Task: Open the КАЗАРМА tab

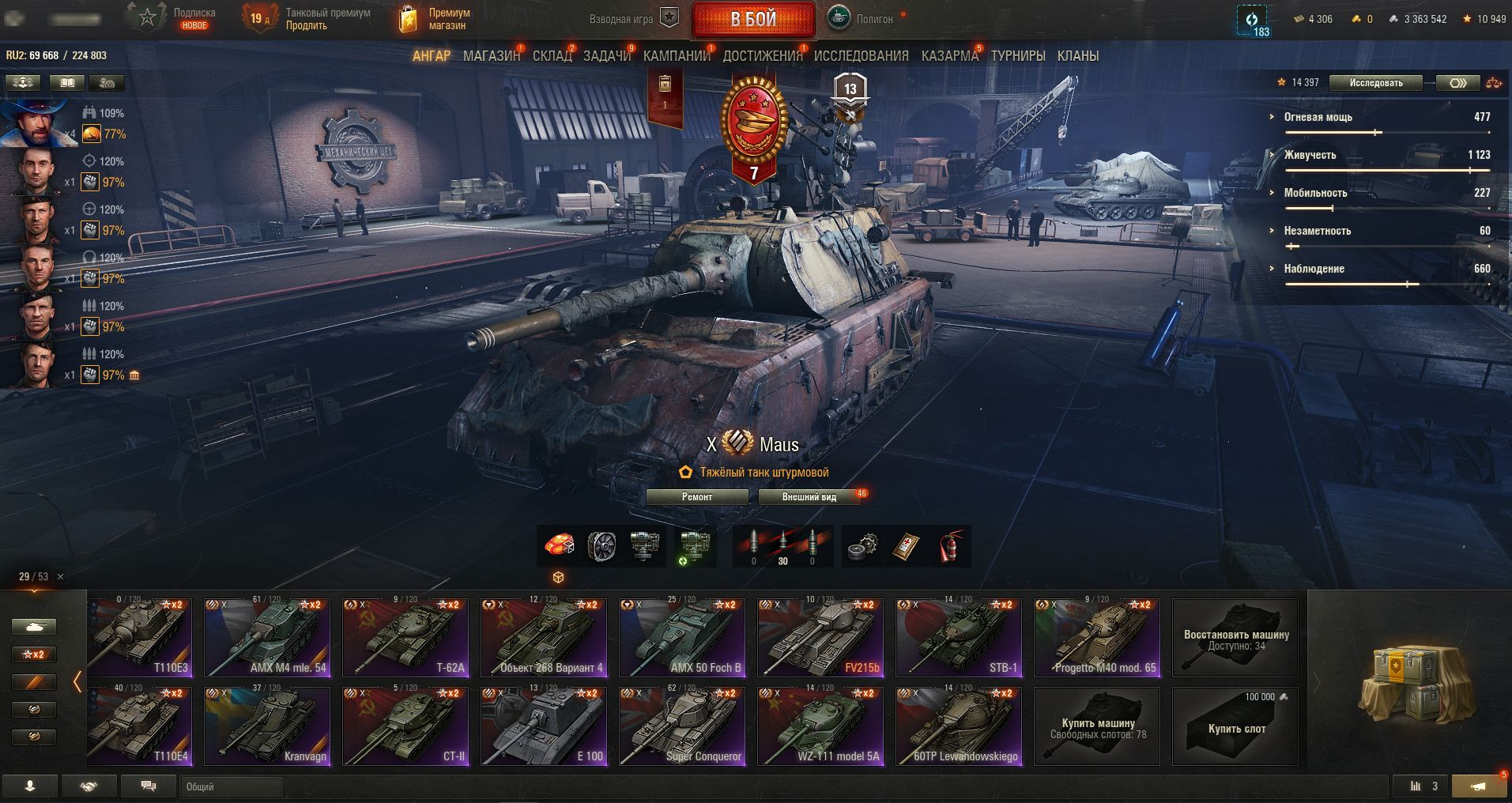Action: coord(949,56)
